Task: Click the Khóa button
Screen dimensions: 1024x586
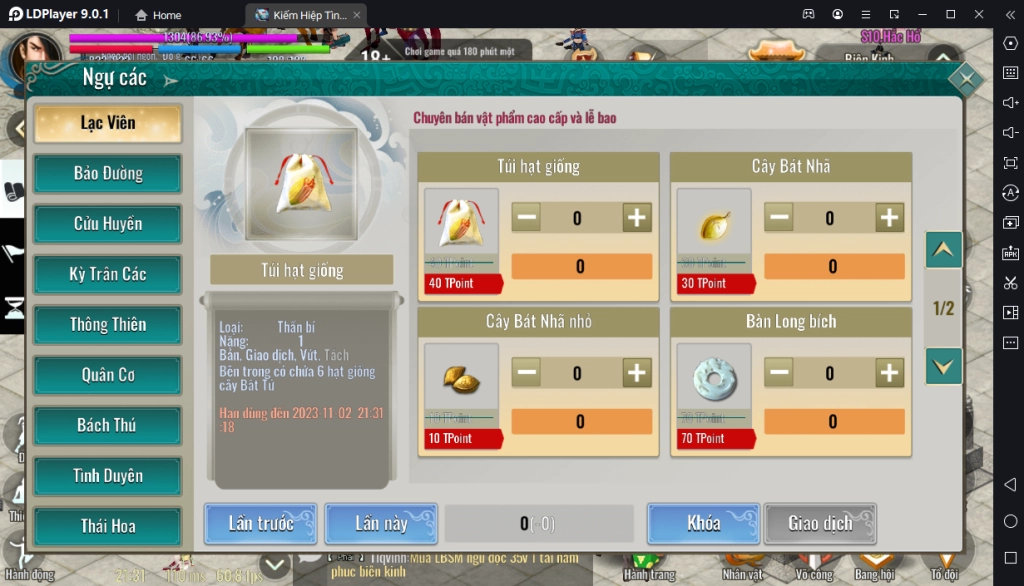Action: click(704, 524)
